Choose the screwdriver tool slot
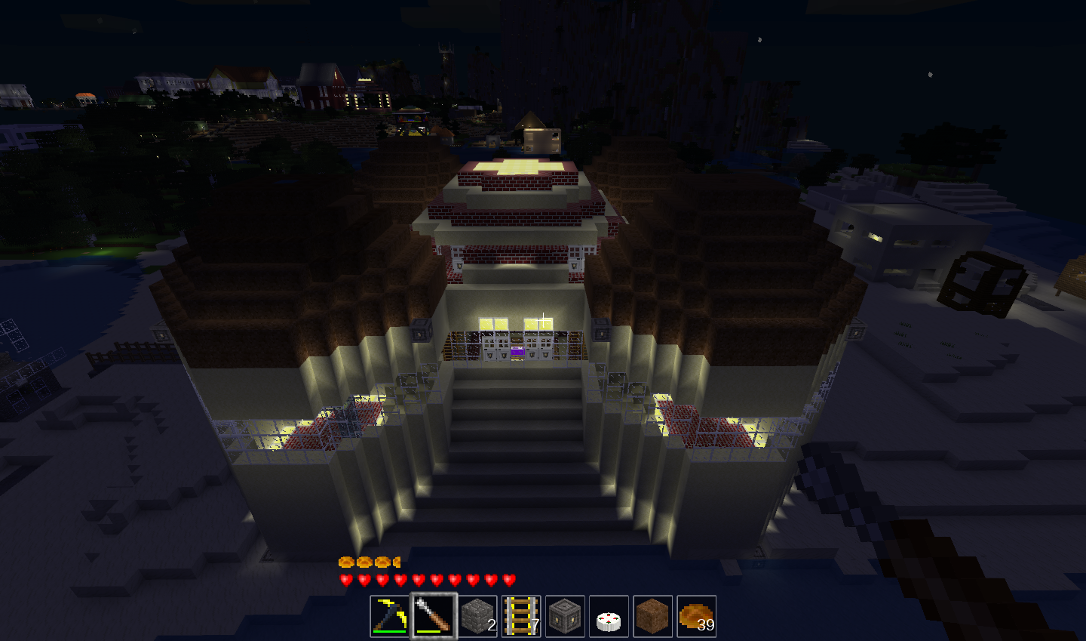 [x=434, y=616]
